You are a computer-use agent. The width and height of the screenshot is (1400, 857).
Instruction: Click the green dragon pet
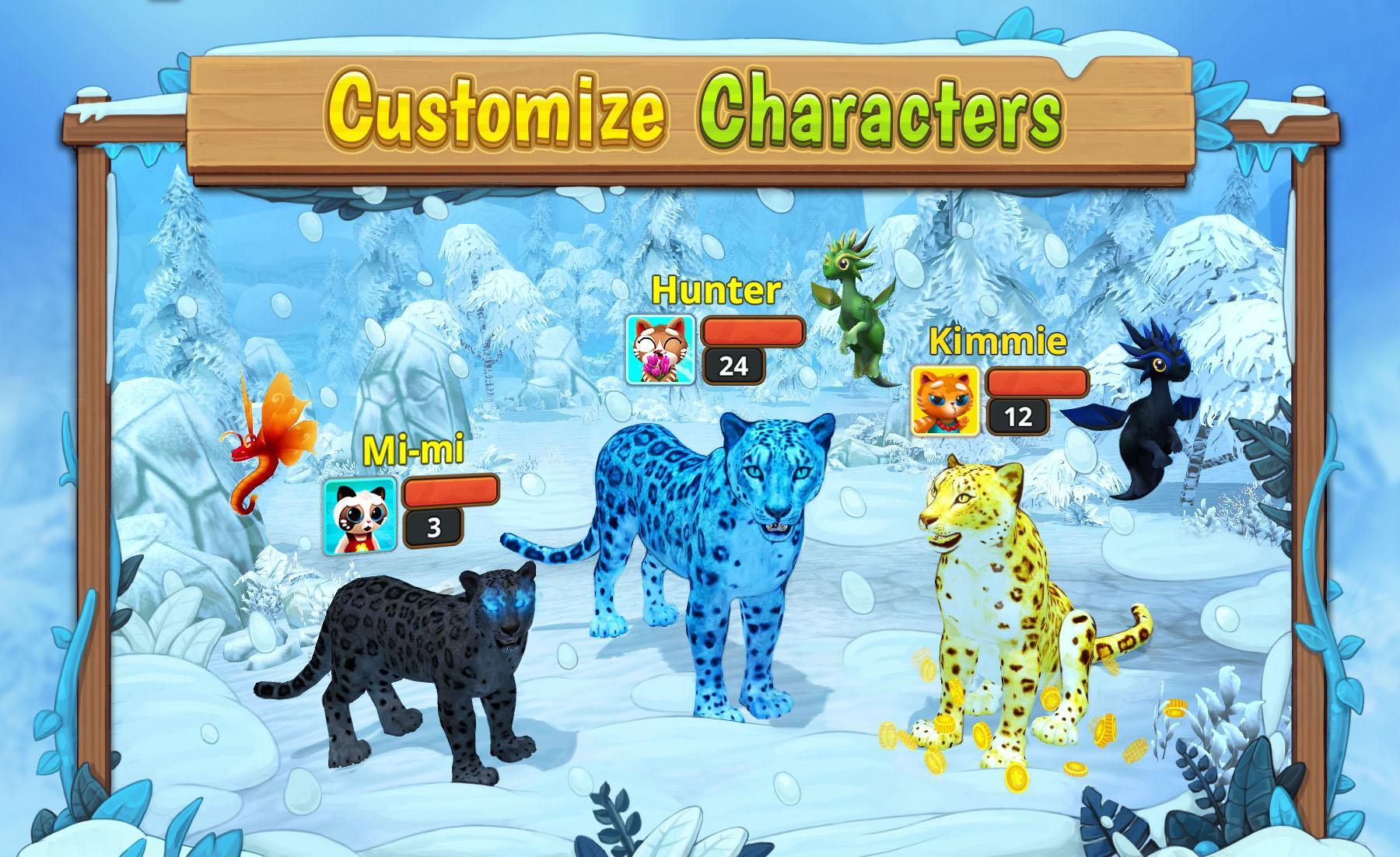(856, 311)
